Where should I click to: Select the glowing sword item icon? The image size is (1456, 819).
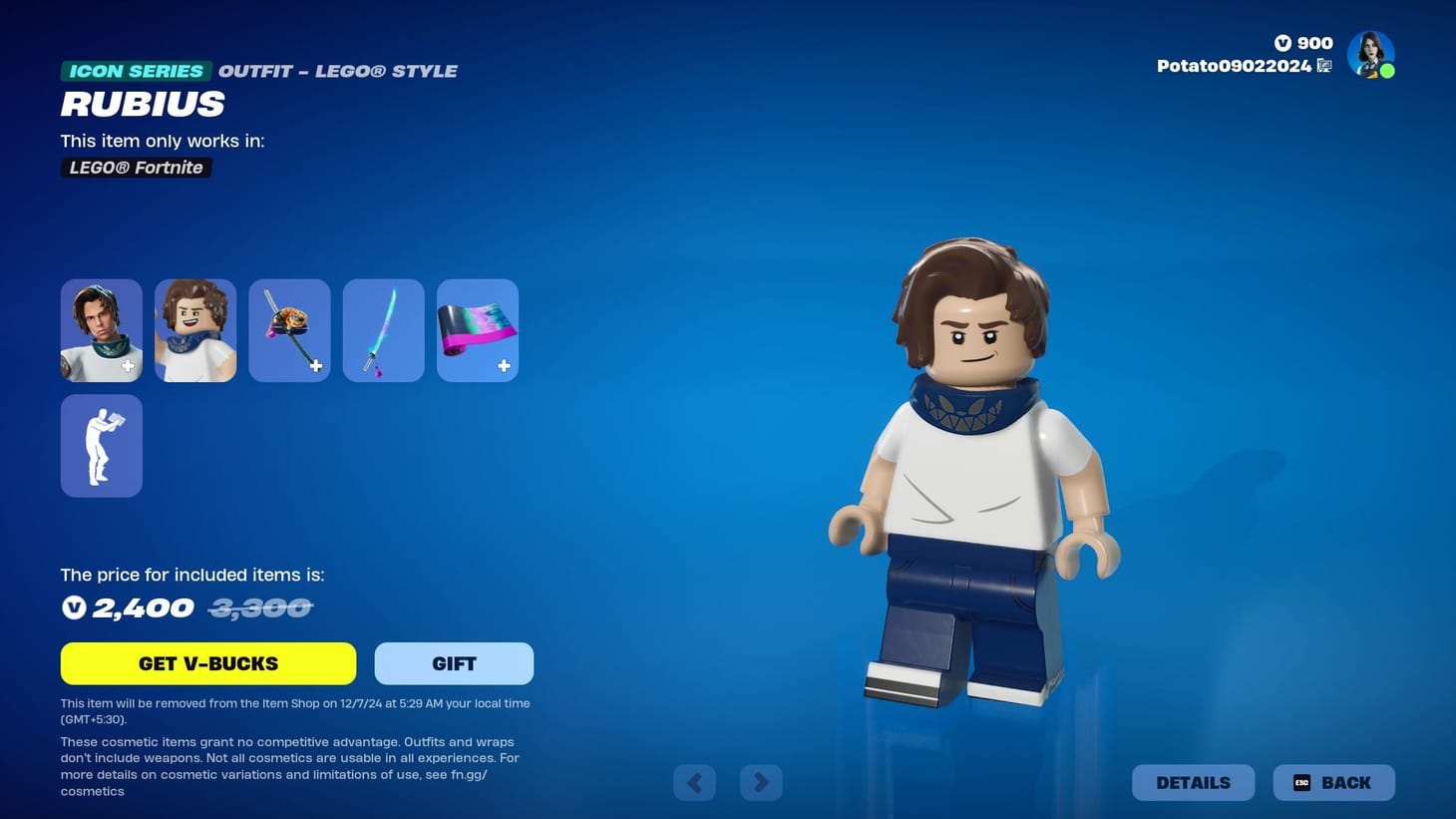tap(383, 329)
